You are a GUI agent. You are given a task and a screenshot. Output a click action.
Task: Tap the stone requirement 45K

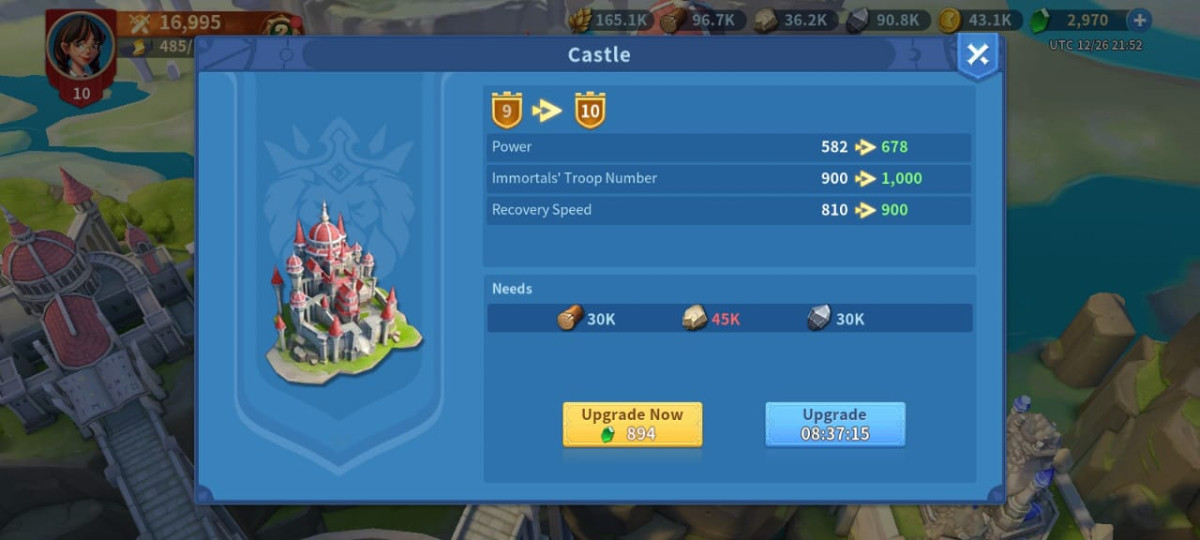coord(711,319)
